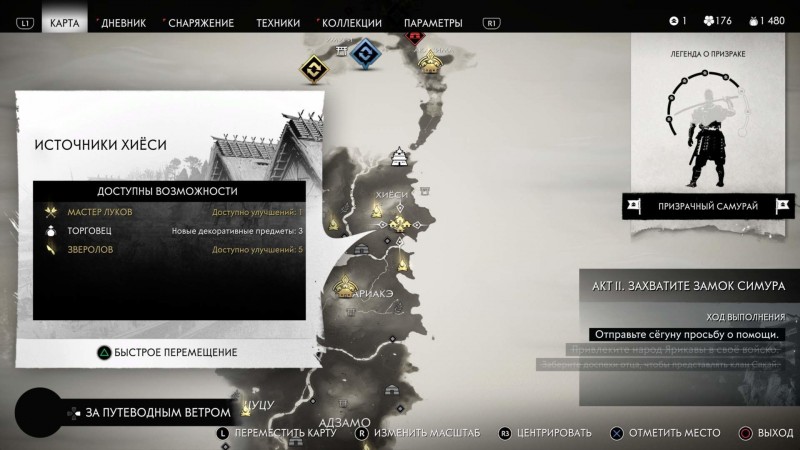Open the Призрачный самурай legend banner
The width and height of the screenshot is (800, 450).
click(708, 206)
